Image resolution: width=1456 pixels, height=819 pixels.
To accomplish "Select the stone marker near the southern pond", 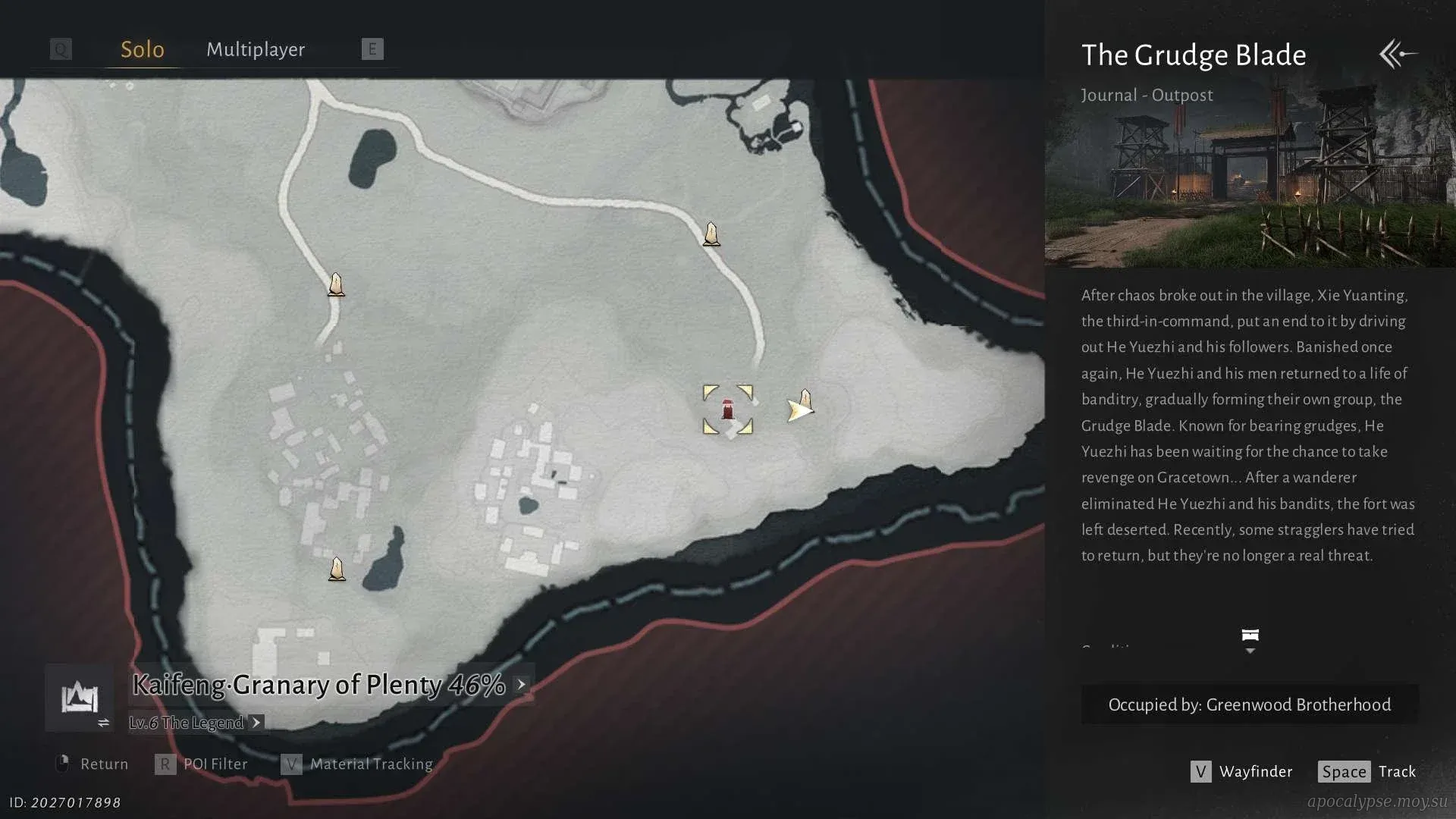I will (337, 569).
